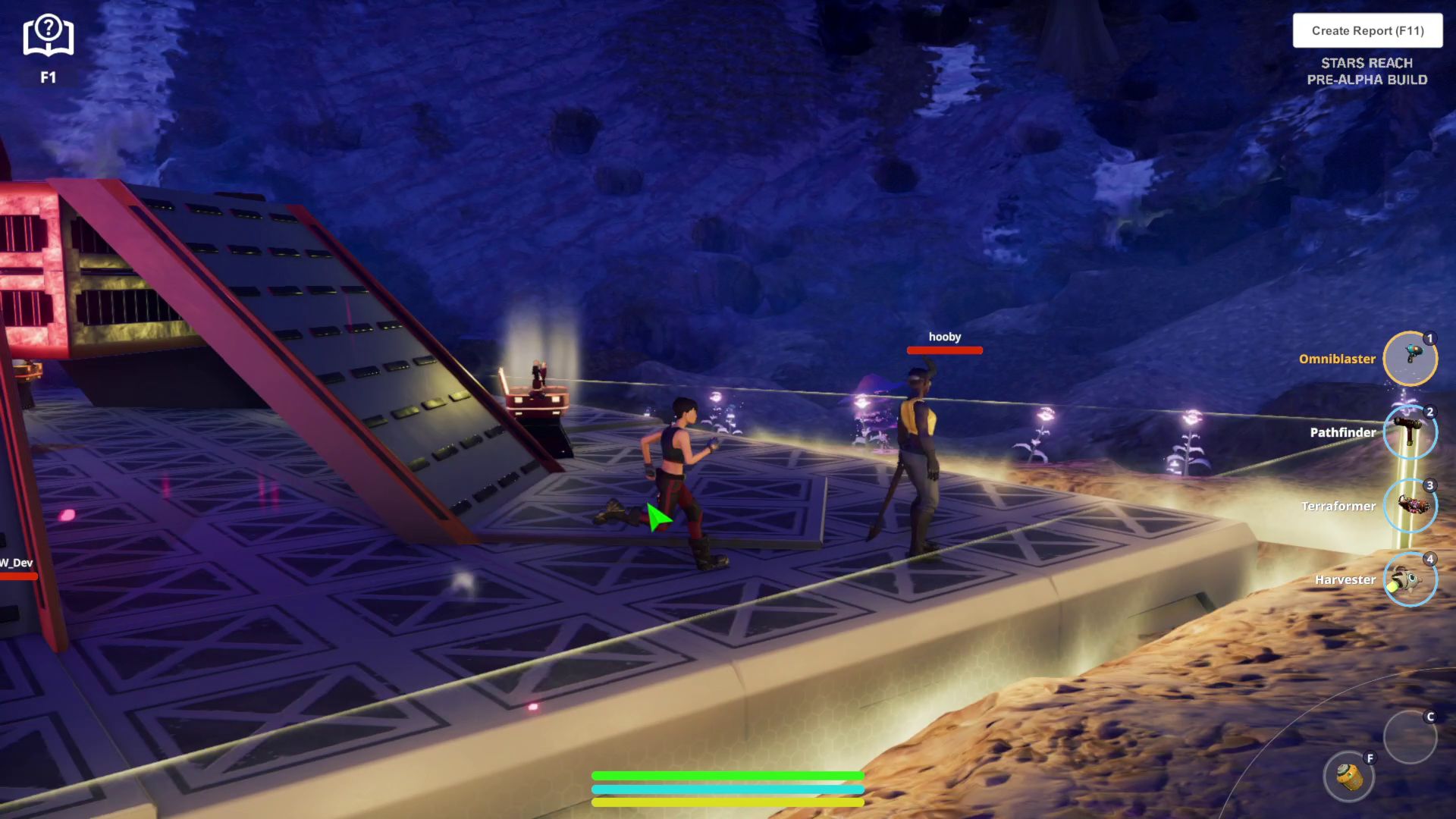Switch to the Terraformer tool
Viewport: 1456px width, 819px height.
click(1410, 506)
